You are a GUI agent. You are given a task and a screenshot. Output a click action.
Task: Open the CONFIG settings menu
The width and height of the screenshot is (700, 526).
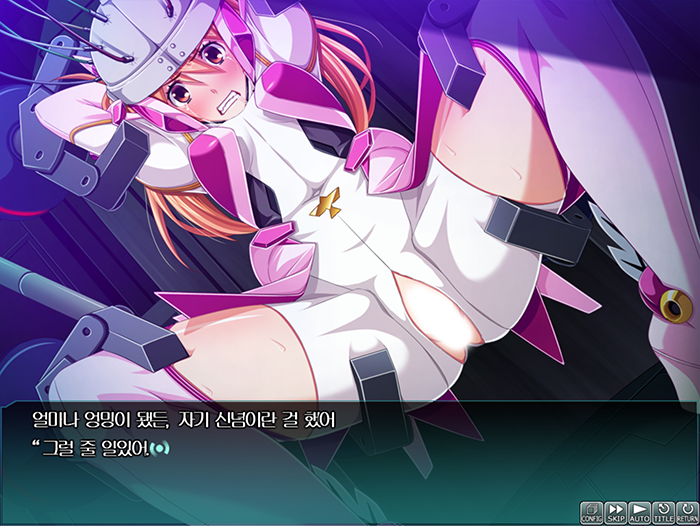coord(592,513)
